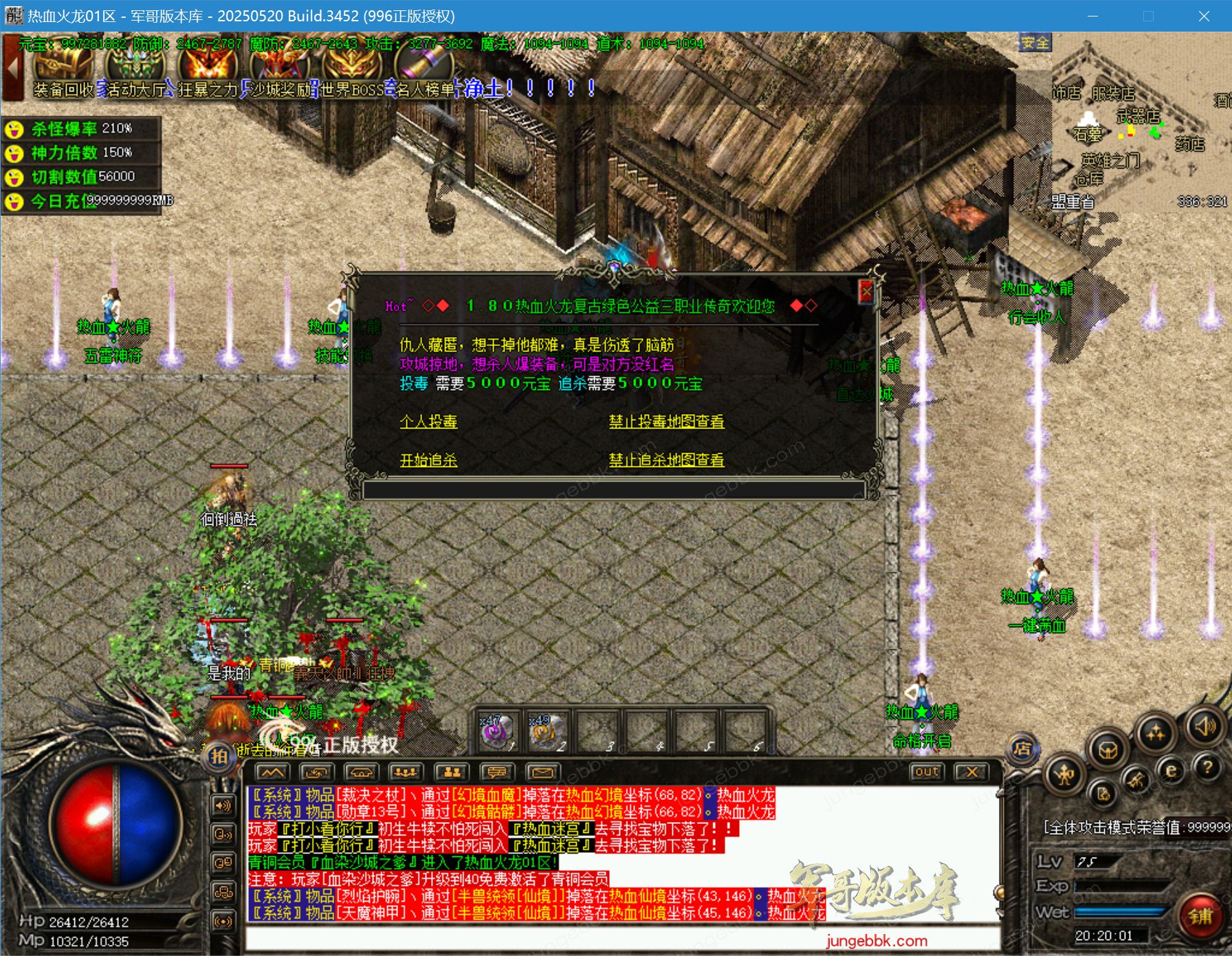Open the treasure box icon near sound button
This screenshot has height=956, width=1232.
point(1108,750)
